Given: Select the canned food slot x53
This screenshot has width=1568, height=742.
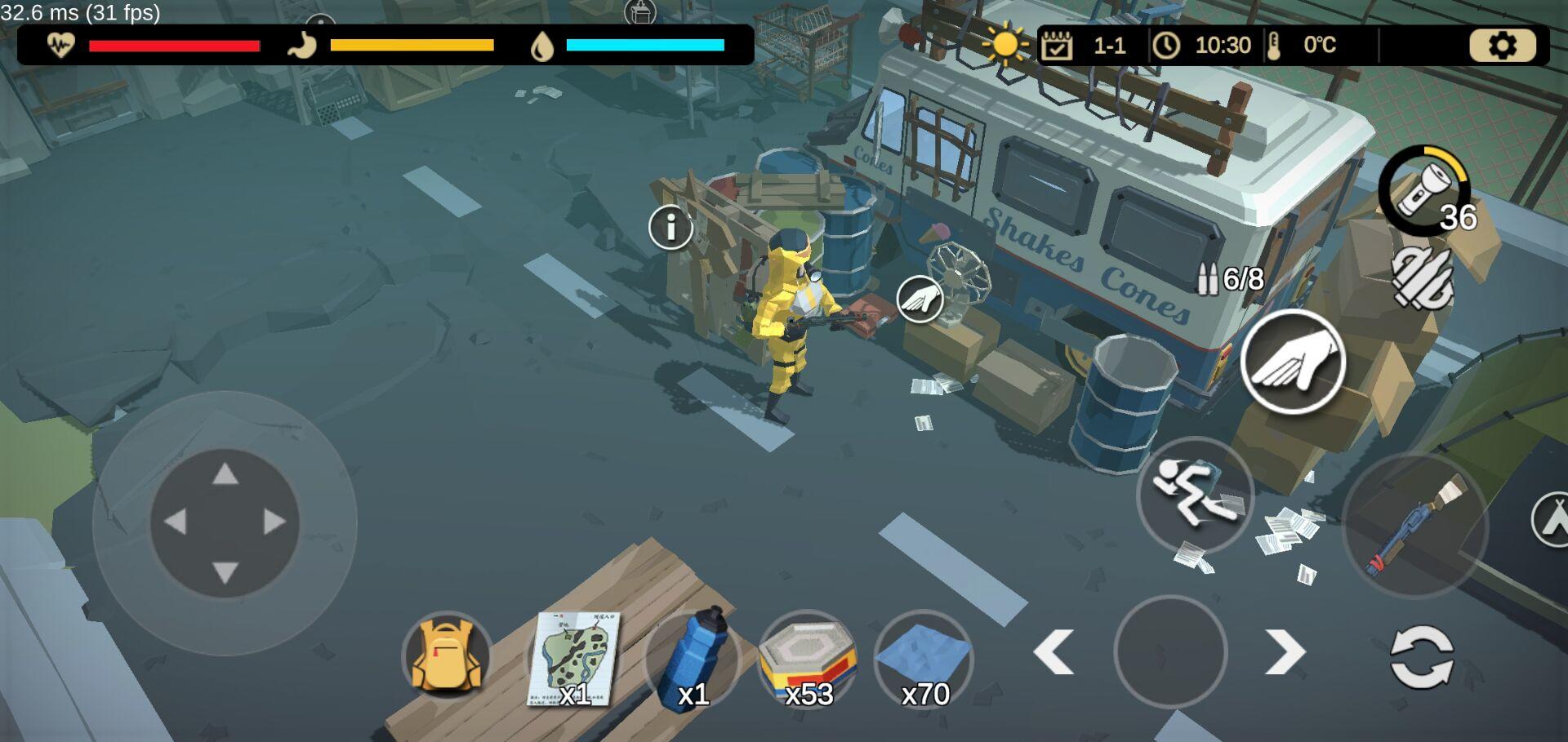Looking at the screenshot, I should point(807,658).
